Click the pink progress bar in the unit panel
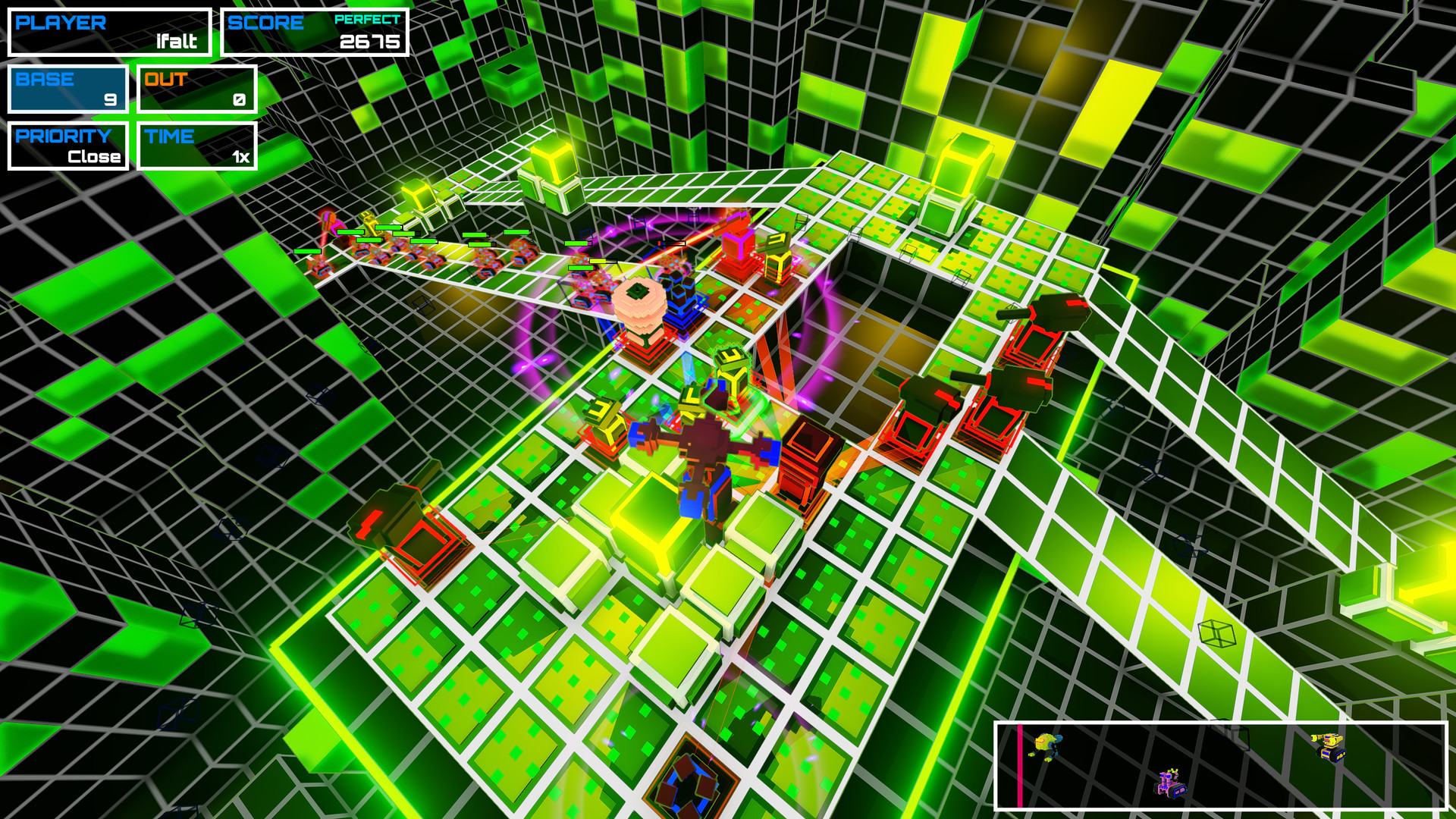The height and width of the screenshot is (819, 1456). (1018, 766)
